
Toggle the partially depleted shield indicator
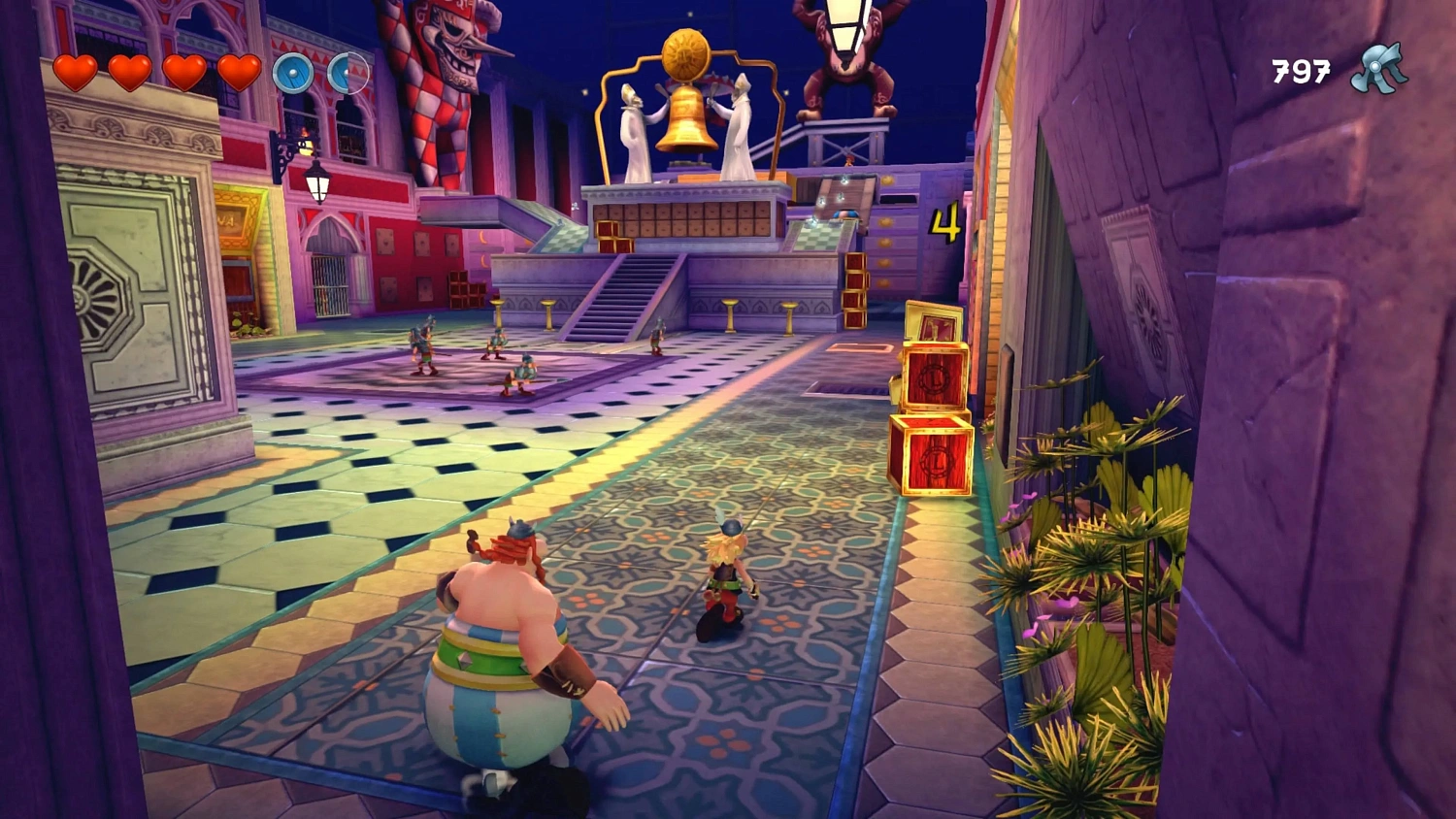[347, 73]
